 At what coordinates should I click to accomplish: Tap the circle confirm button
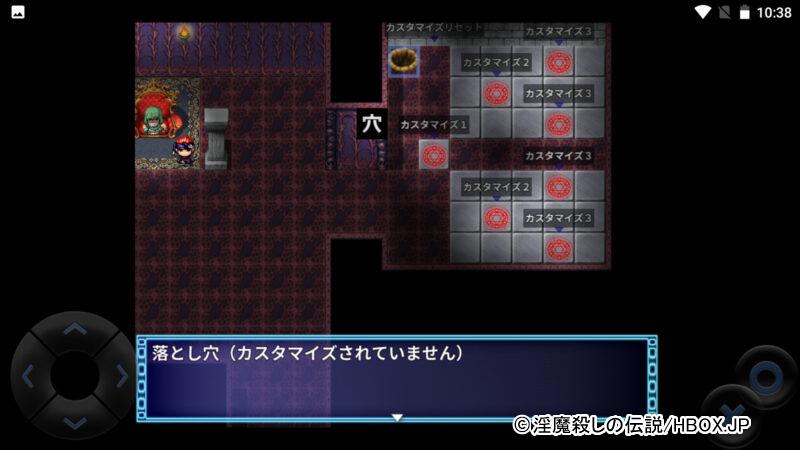766,377
